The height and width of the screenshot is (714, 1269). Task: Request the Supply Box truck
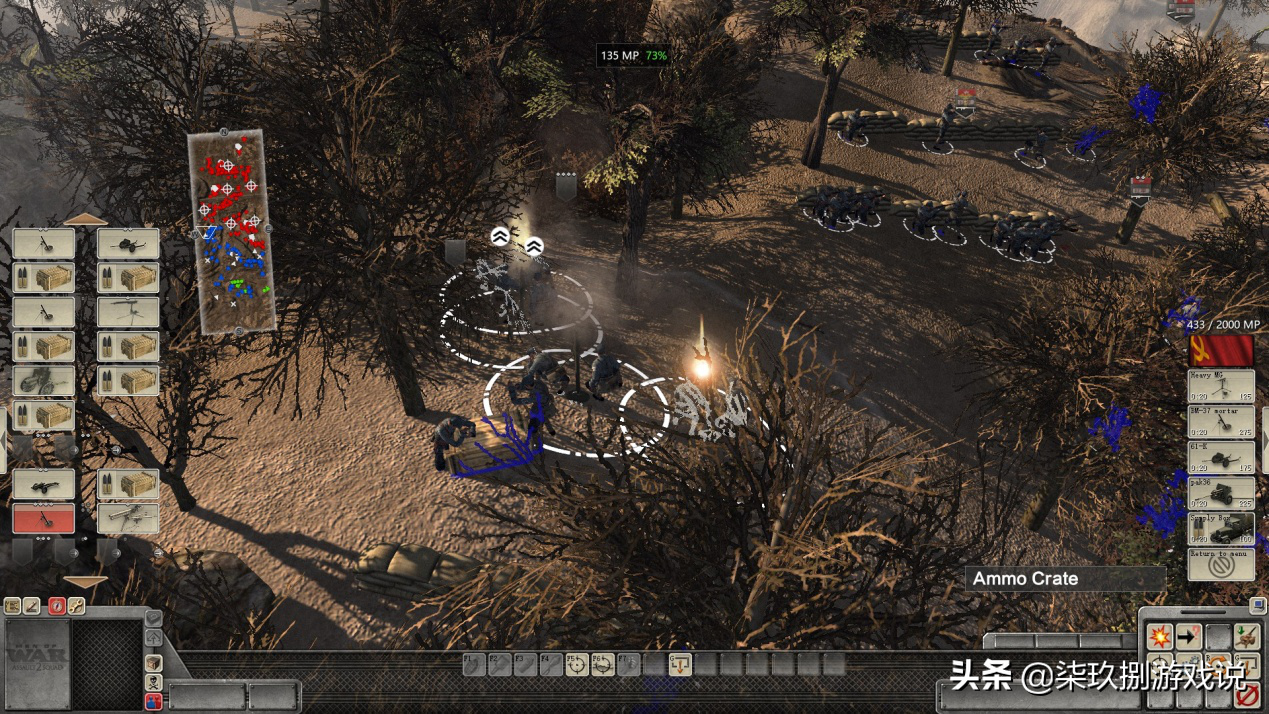[1220, 528]
